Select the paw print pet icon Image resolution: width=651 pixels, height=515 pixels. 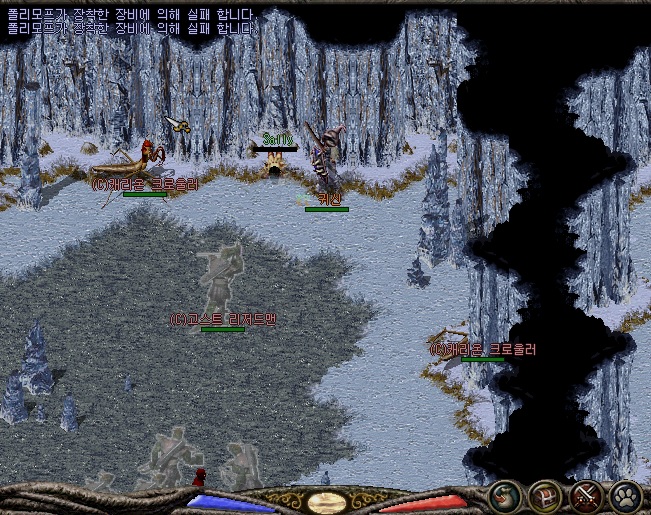tap(625, 497)
